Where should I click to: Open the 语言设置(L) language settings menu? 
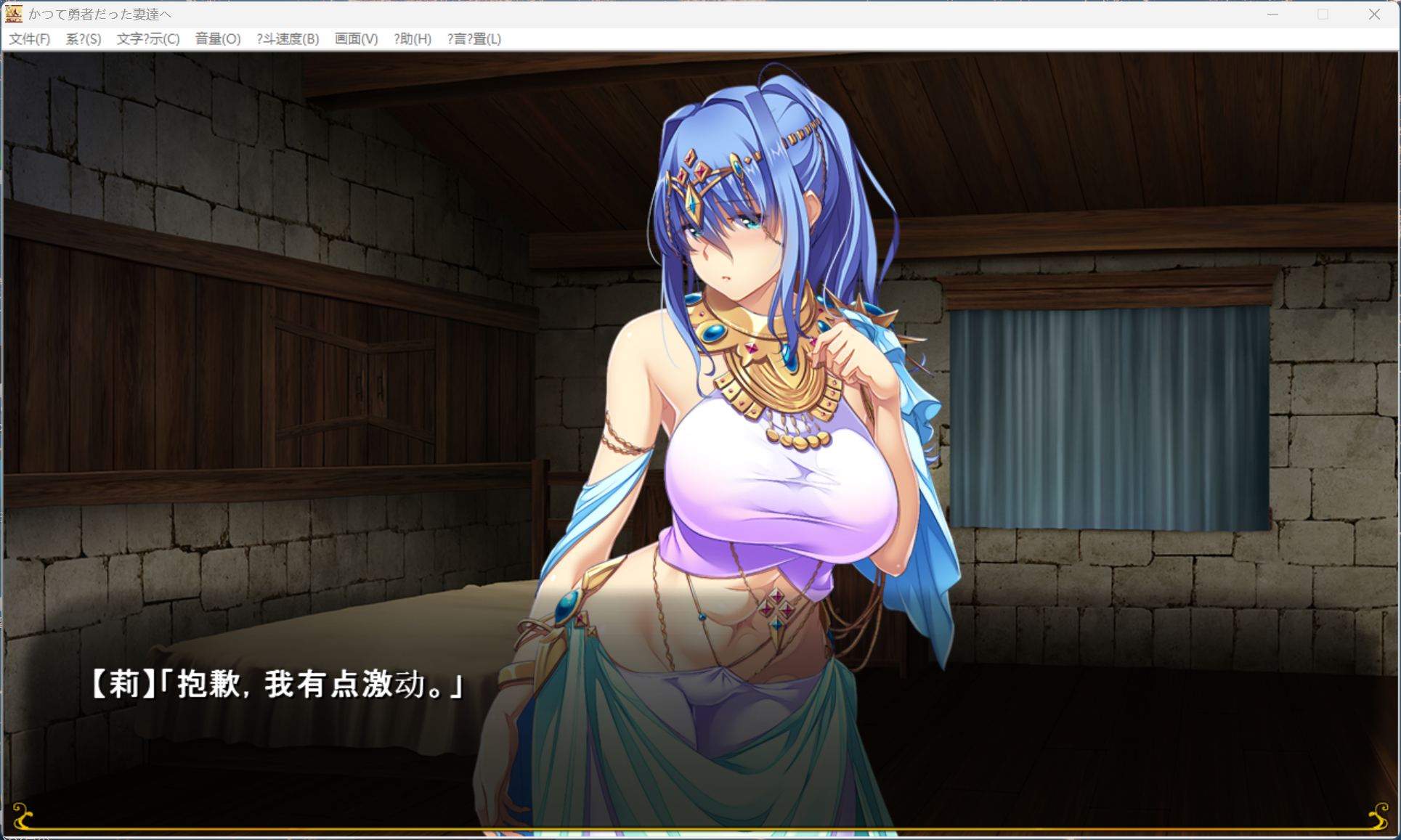(x=474, y=39)
